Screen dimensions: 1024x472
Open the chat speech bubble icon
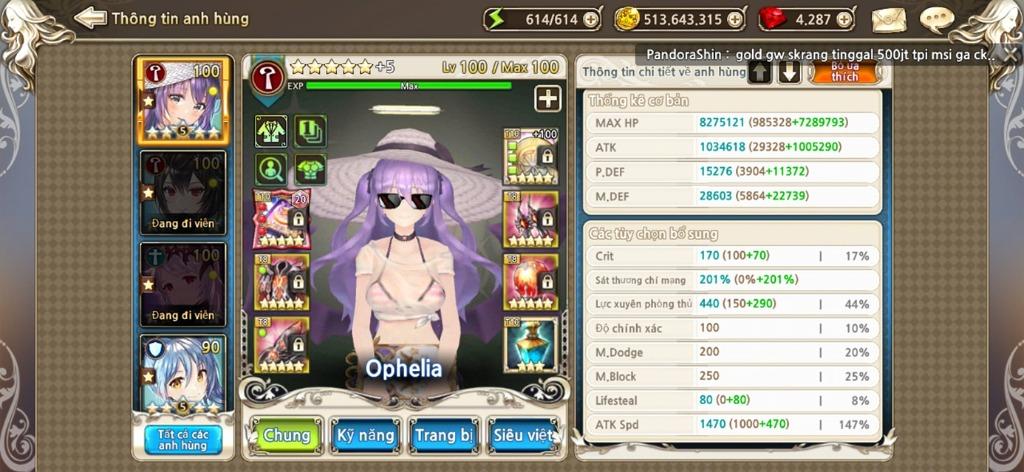click(x=936, y=19)
